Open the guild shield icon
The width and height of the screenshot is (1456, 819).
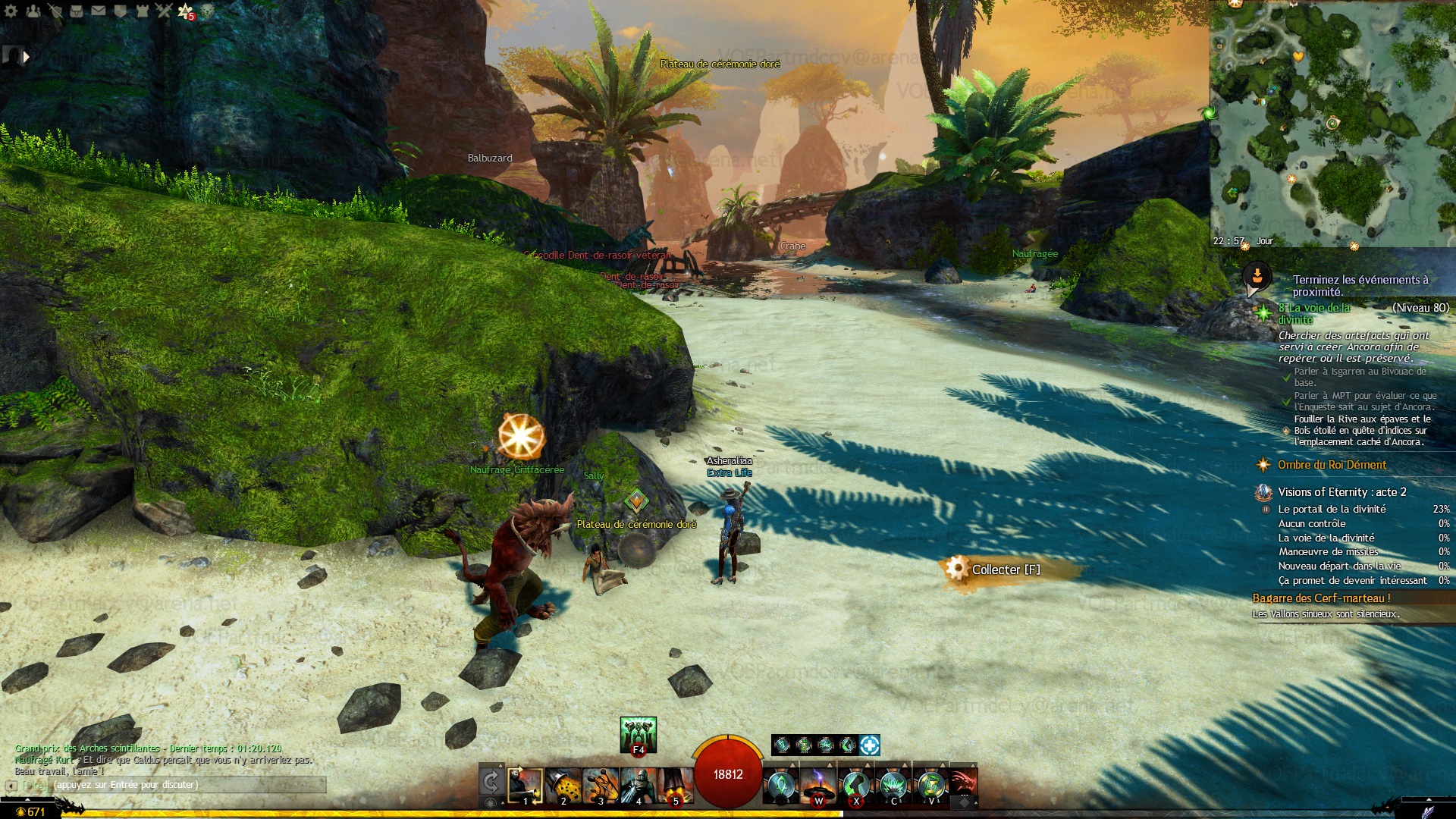pyautogui.click(x=120, y=11)
